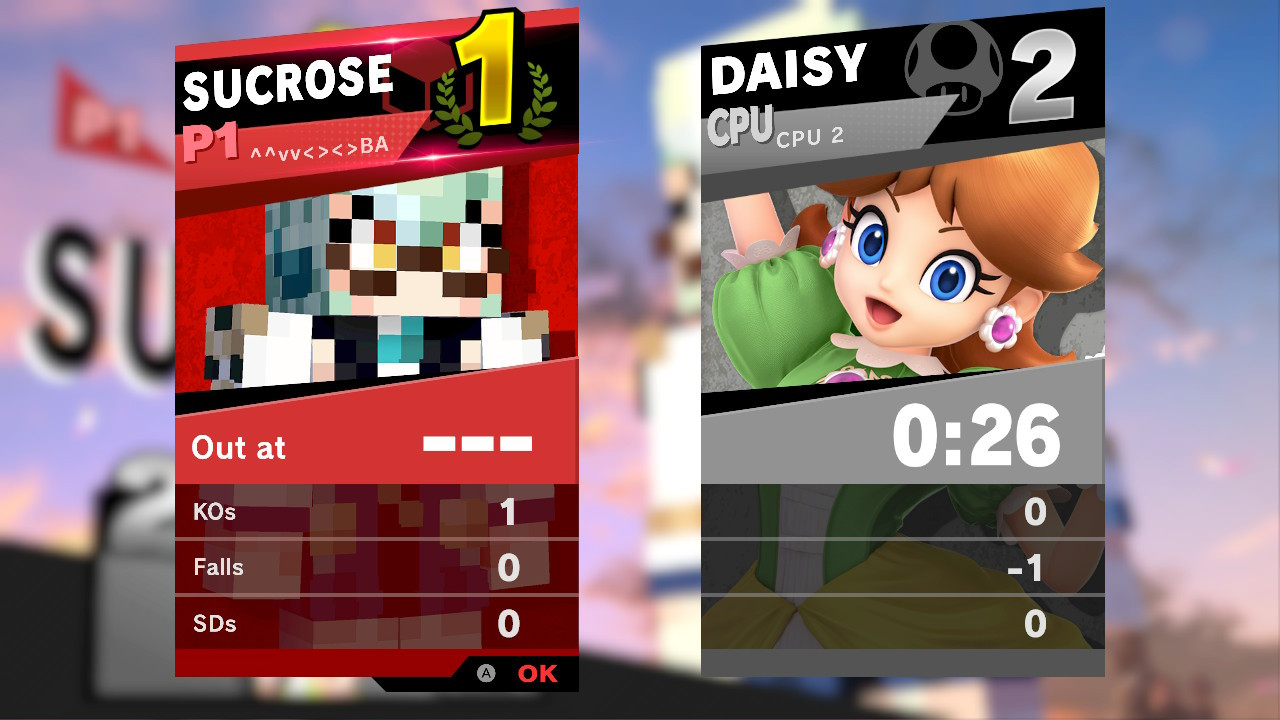1280x720 pixels.
Task: Click the Out at dashes indicator
Action: click(x=475, y=443)
